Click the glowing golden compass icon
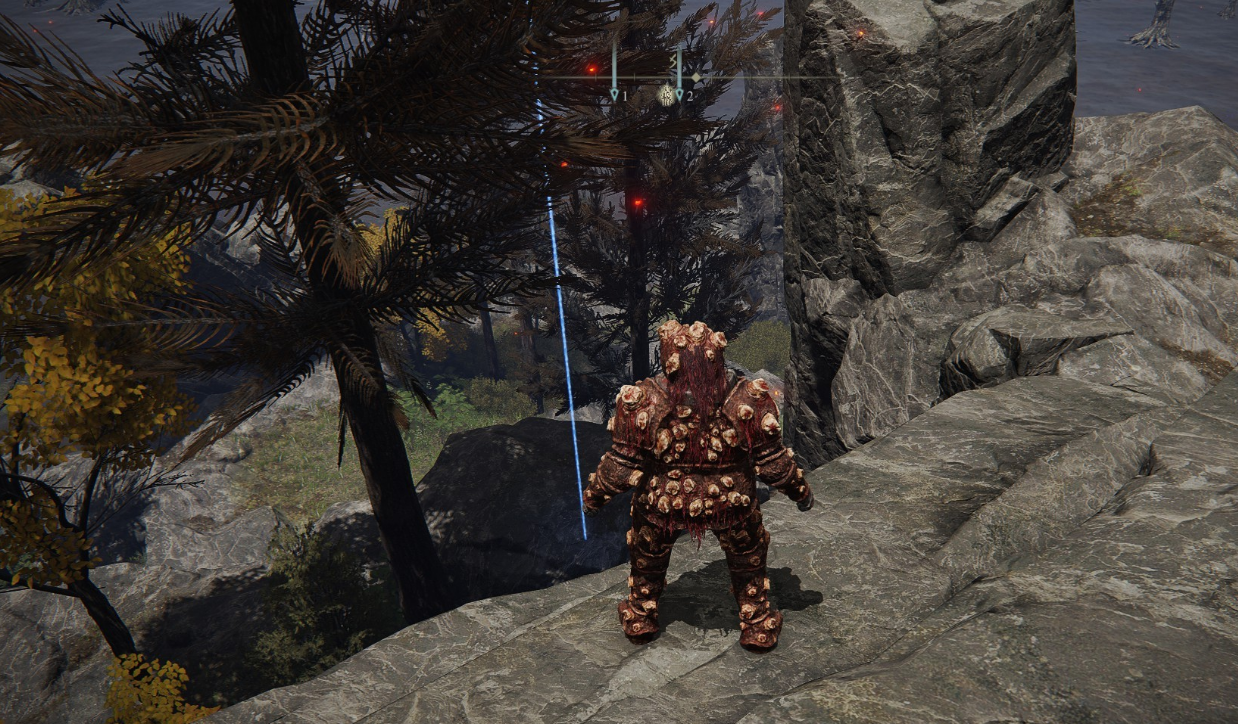Viewport: 1238px width, 724px height. [665, 95]
